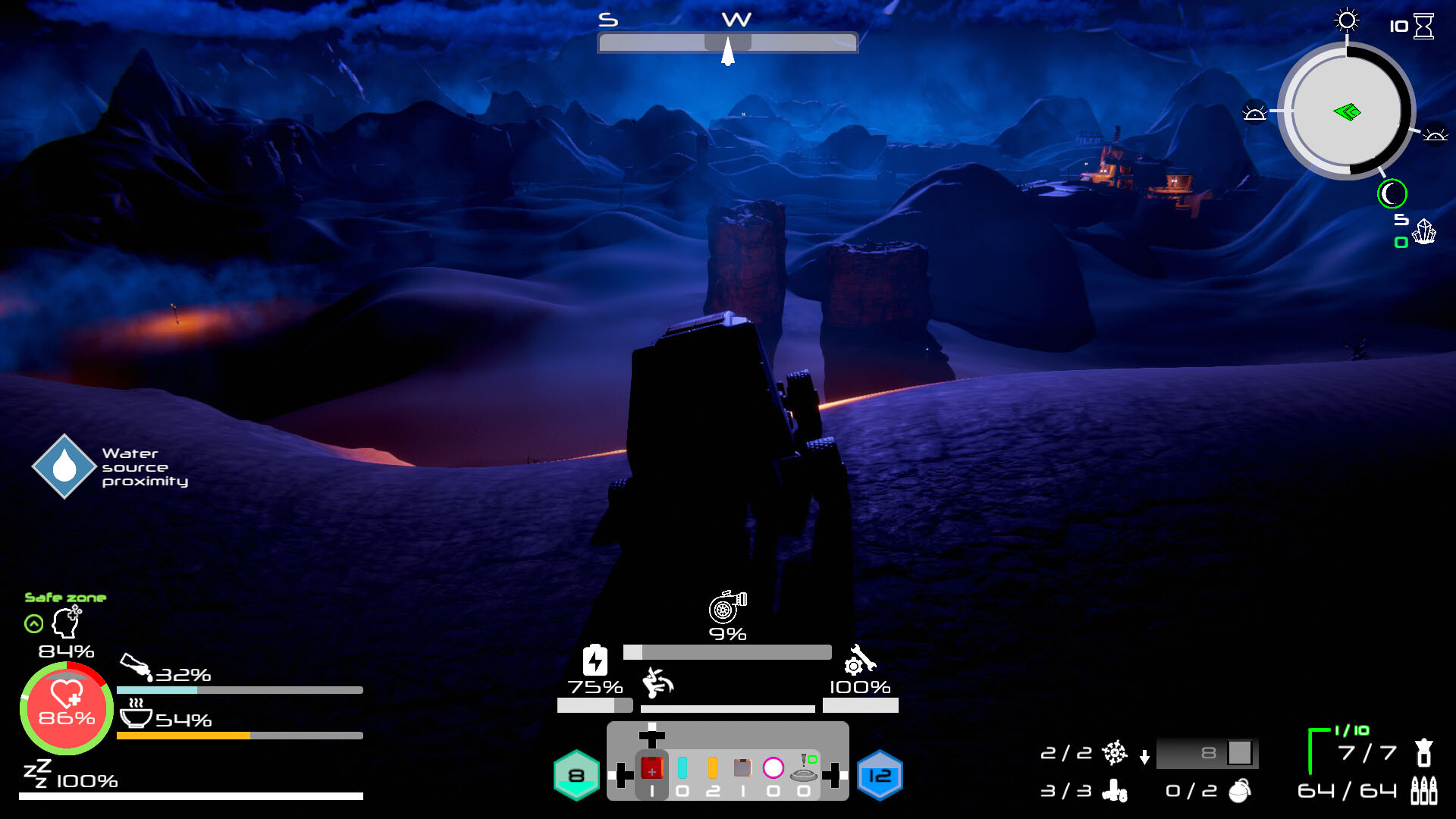Viewport: 1456px width, 819px height.
Task: Select the sandwich item in the hotbar
Action: 742,766
